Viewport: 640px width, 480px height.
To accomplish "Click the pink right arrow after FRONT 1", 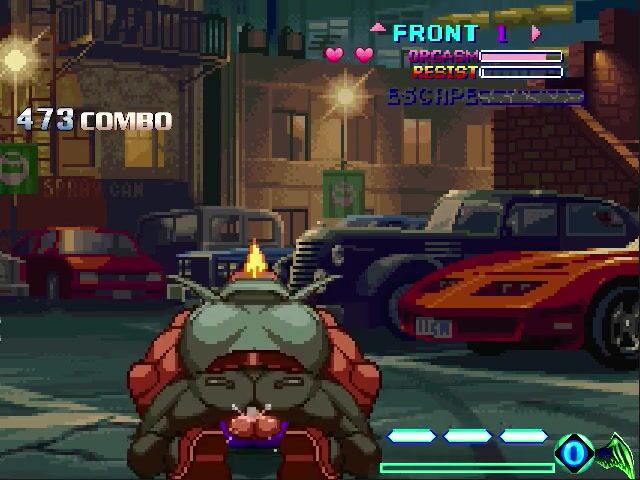I will point(536,33).
